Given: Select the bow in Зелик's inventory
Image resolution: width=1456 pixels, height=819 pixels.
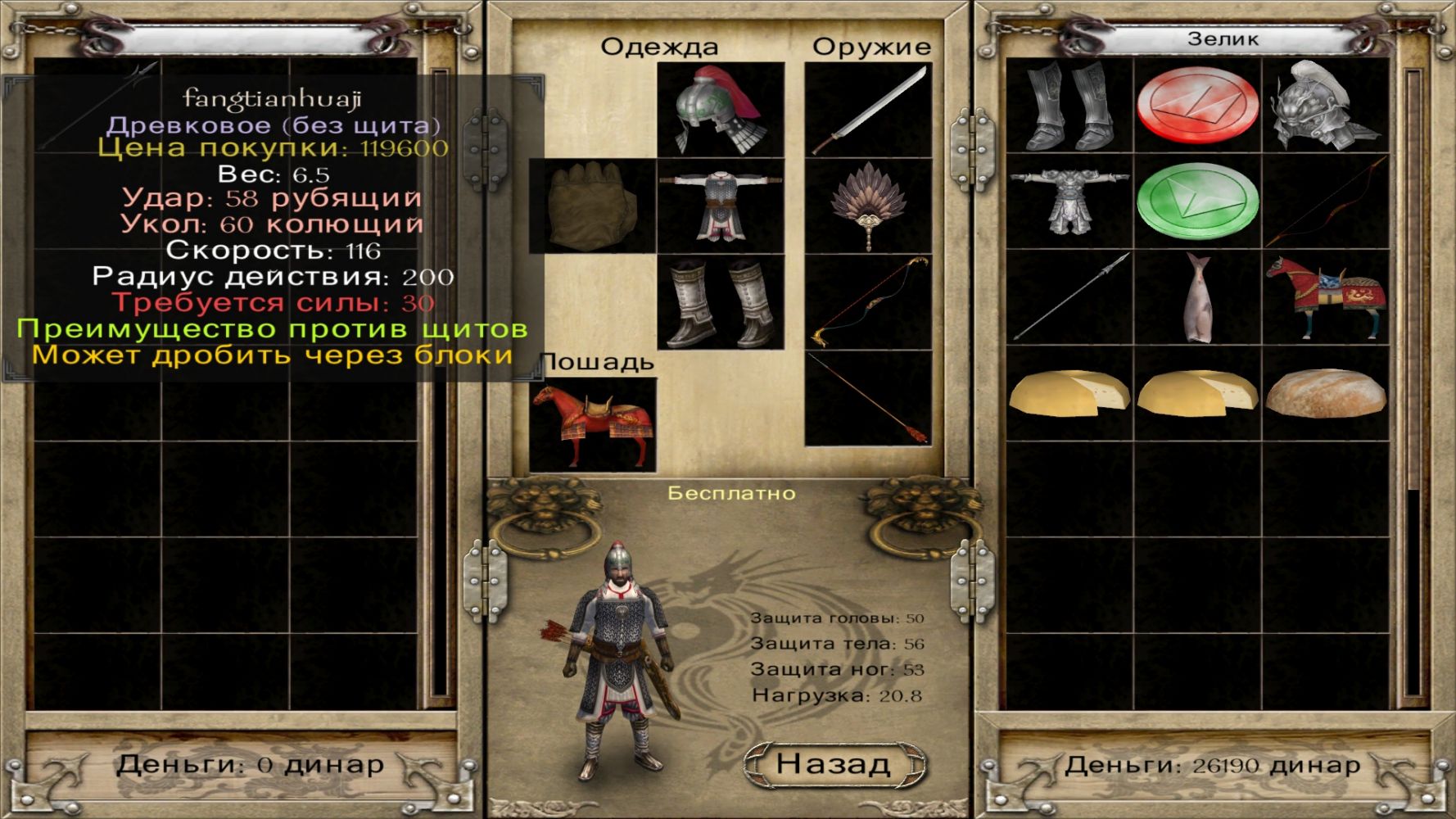Looking at the screenshot, I should click(1324, 201).
